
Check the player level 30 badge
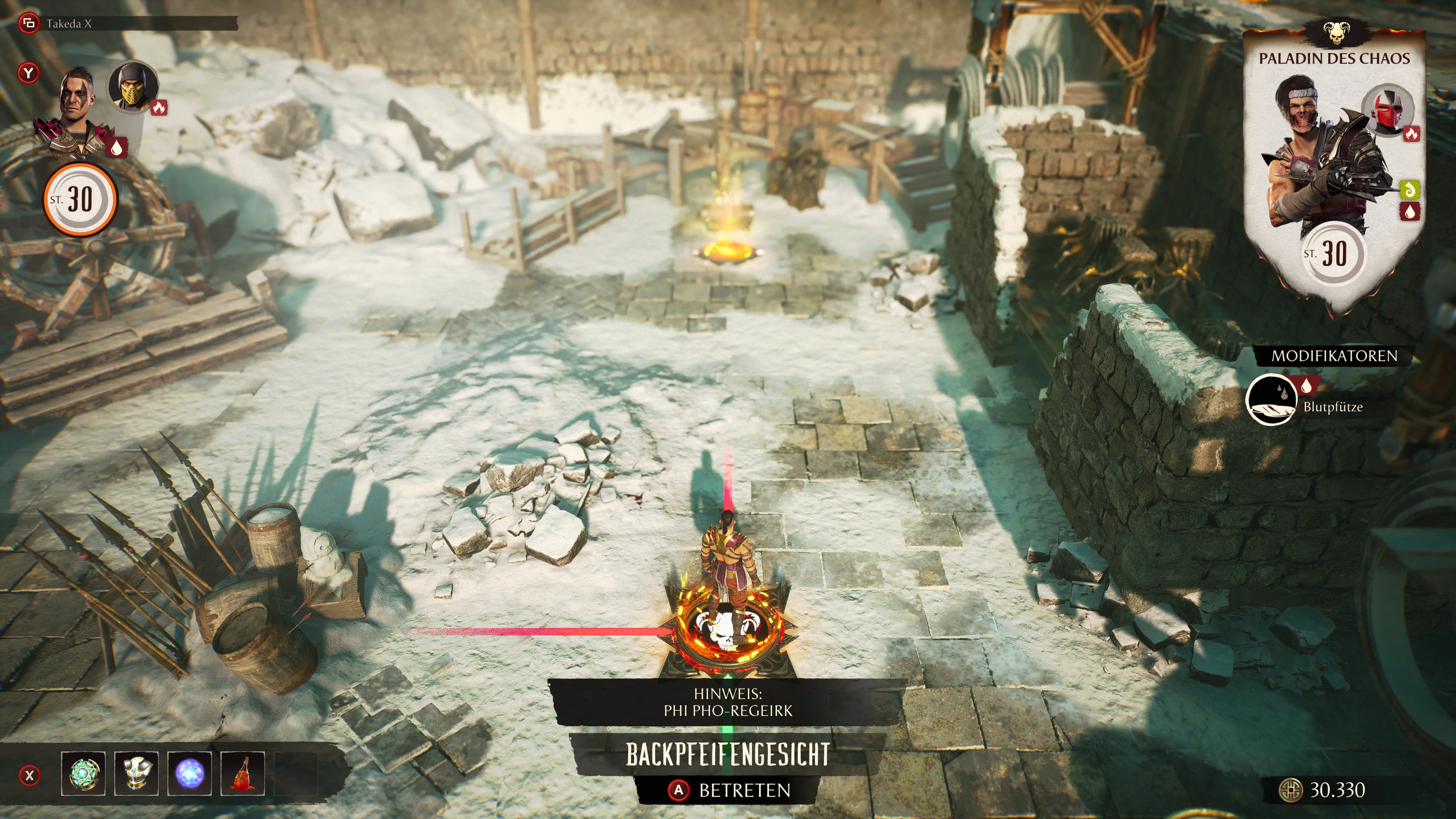click(80, 199)
